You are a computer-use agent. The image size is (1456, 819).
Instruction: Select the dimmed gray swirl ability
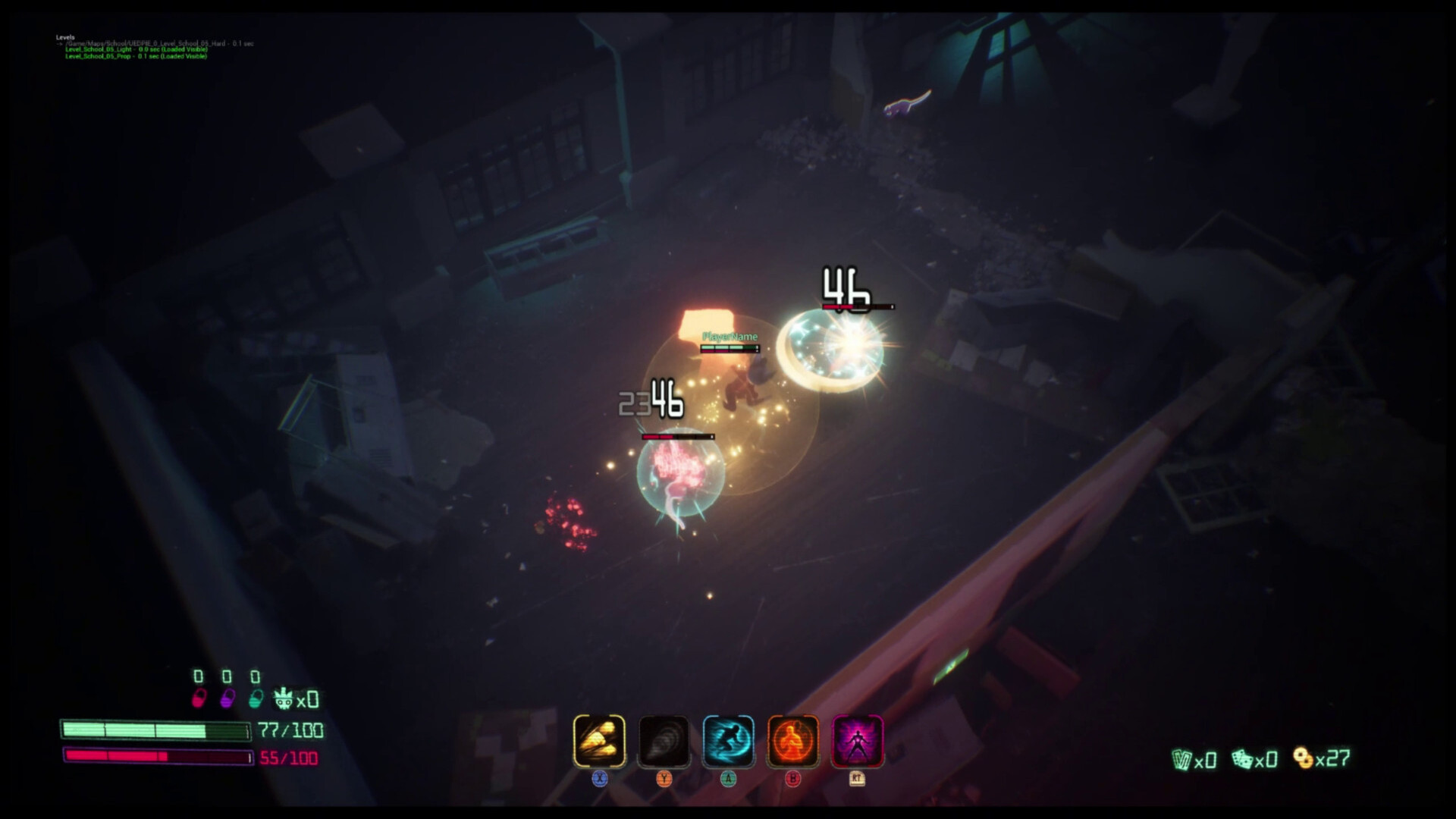pyautogui.click(x=664, y=740)
